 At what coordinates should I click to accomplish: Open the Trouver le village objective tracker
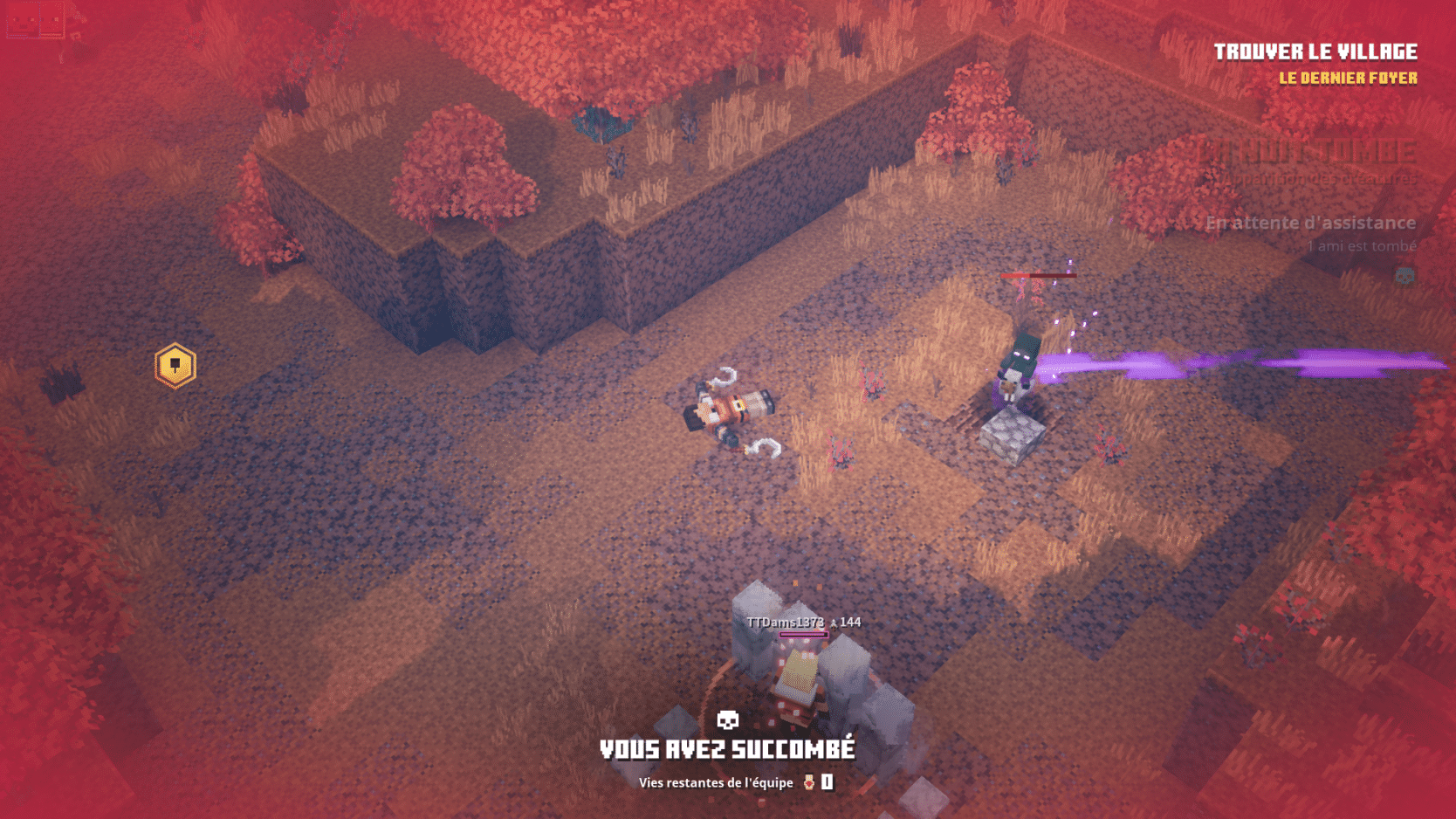[x=1315, y=52]
